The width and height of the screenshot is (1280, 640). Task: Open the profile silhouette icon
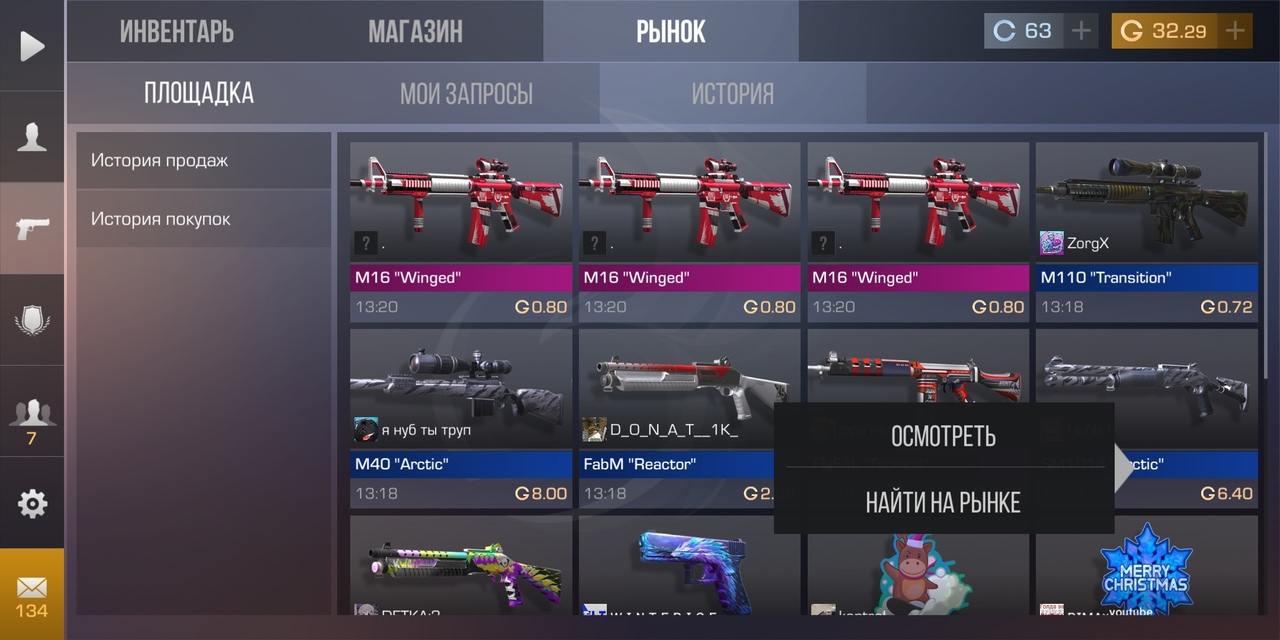[x=32, y=137]
